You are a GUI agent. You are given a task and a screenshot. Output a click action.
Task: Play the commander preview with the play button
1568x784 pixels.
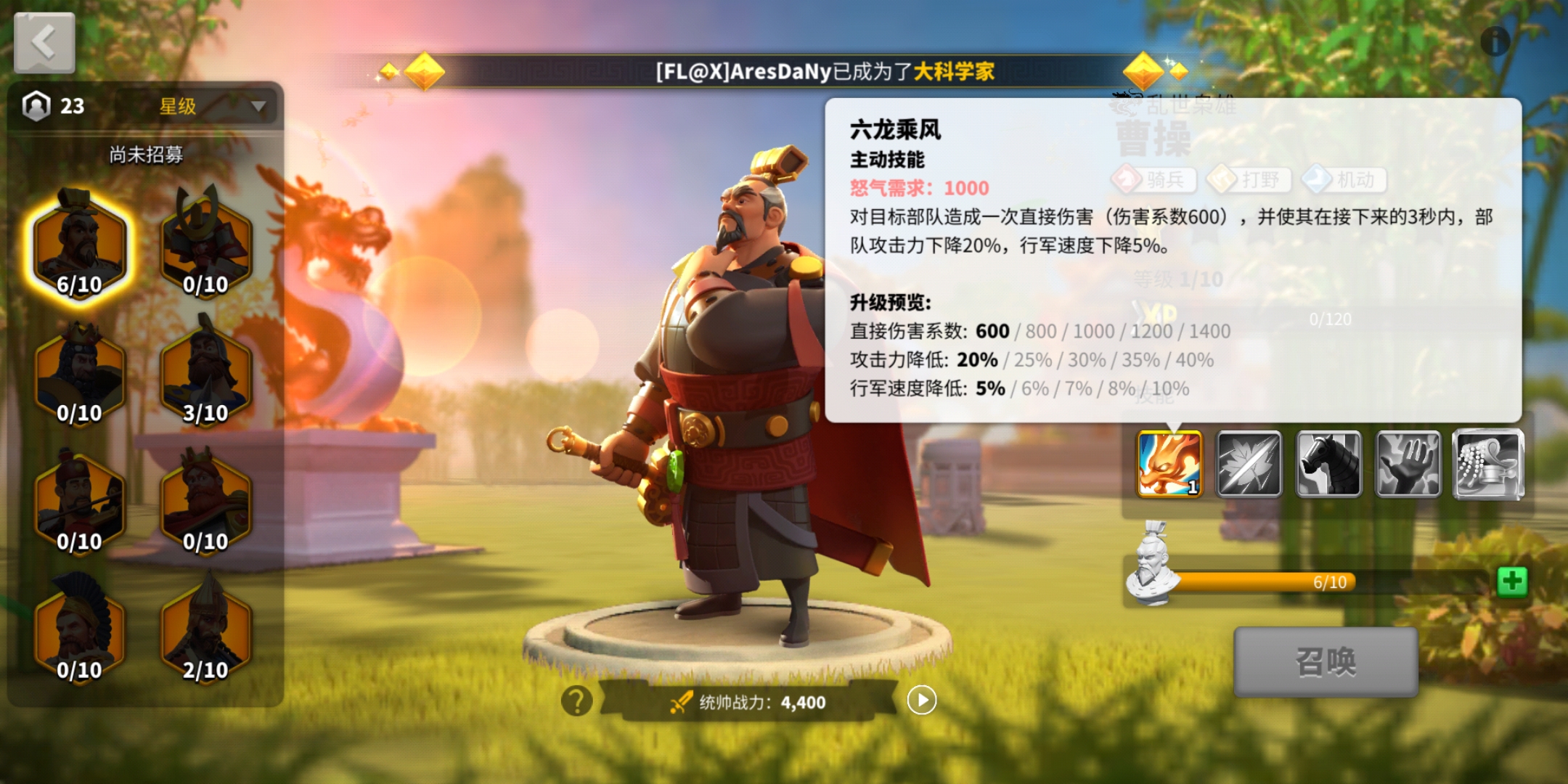click(x=921, y=700)
